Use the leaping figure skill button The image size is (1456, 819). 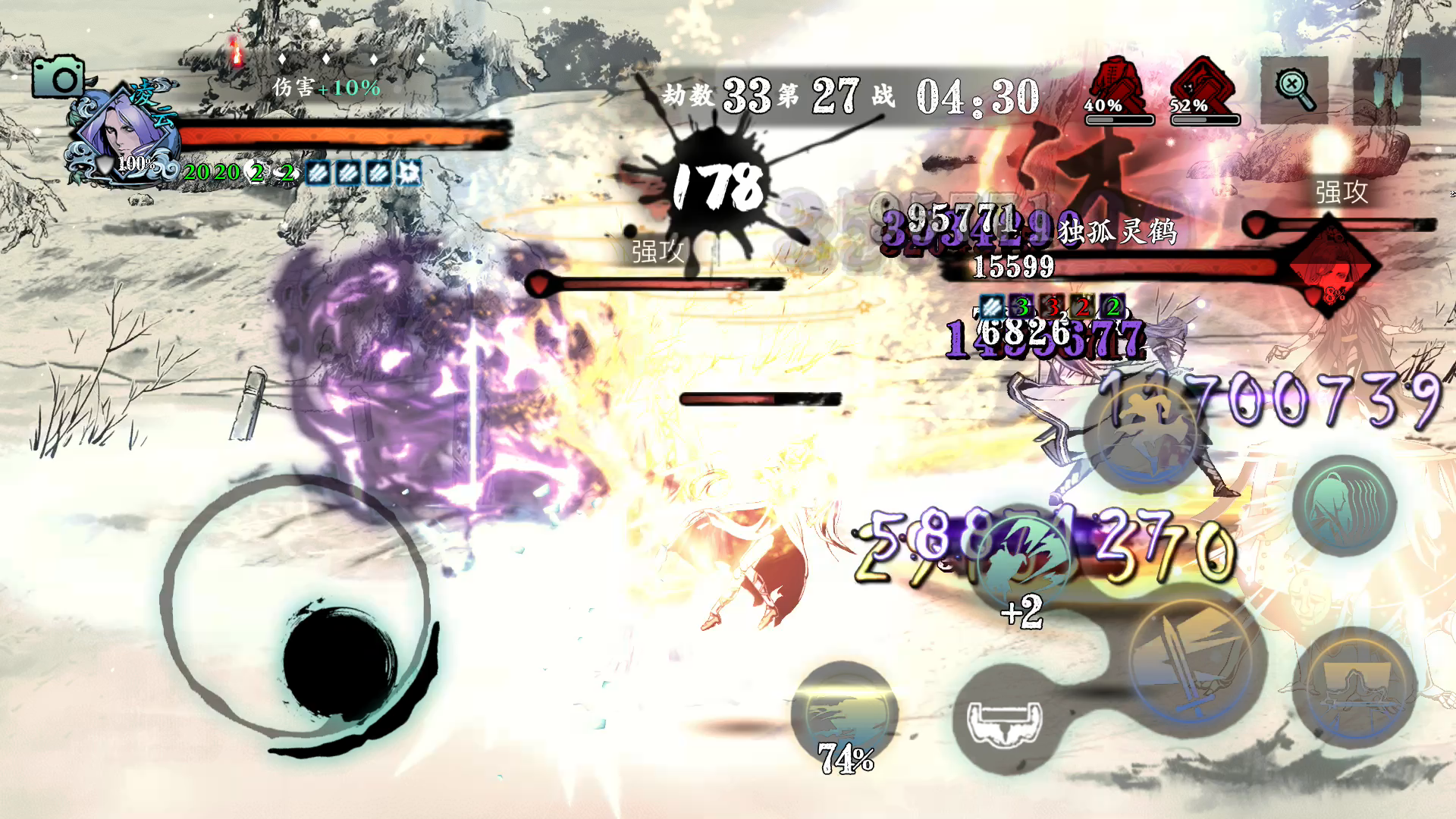[x=1140, y=434]
